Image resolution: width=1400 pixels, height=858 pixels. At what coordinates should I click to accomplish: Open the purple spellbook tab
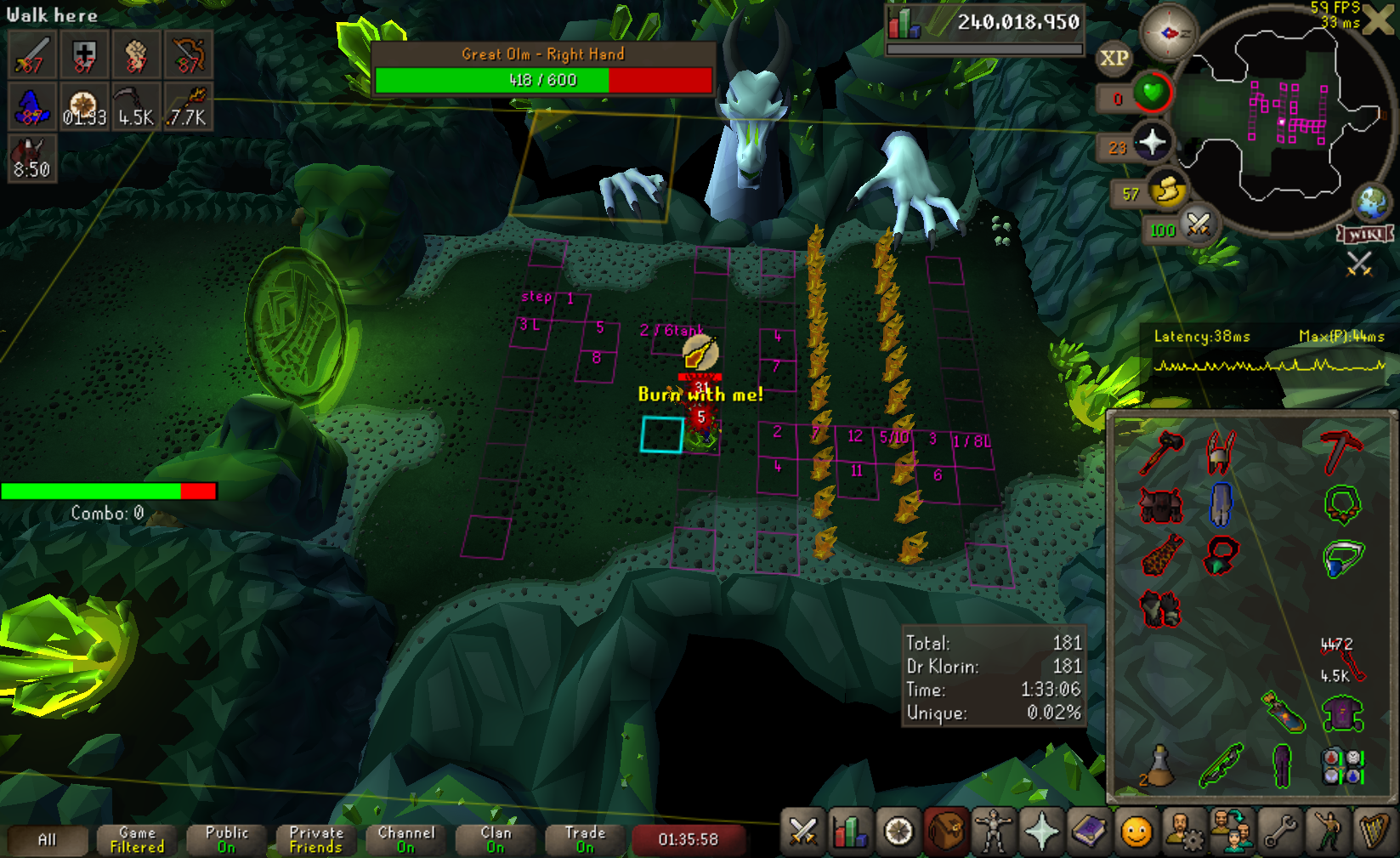[x=1089, y=832]
